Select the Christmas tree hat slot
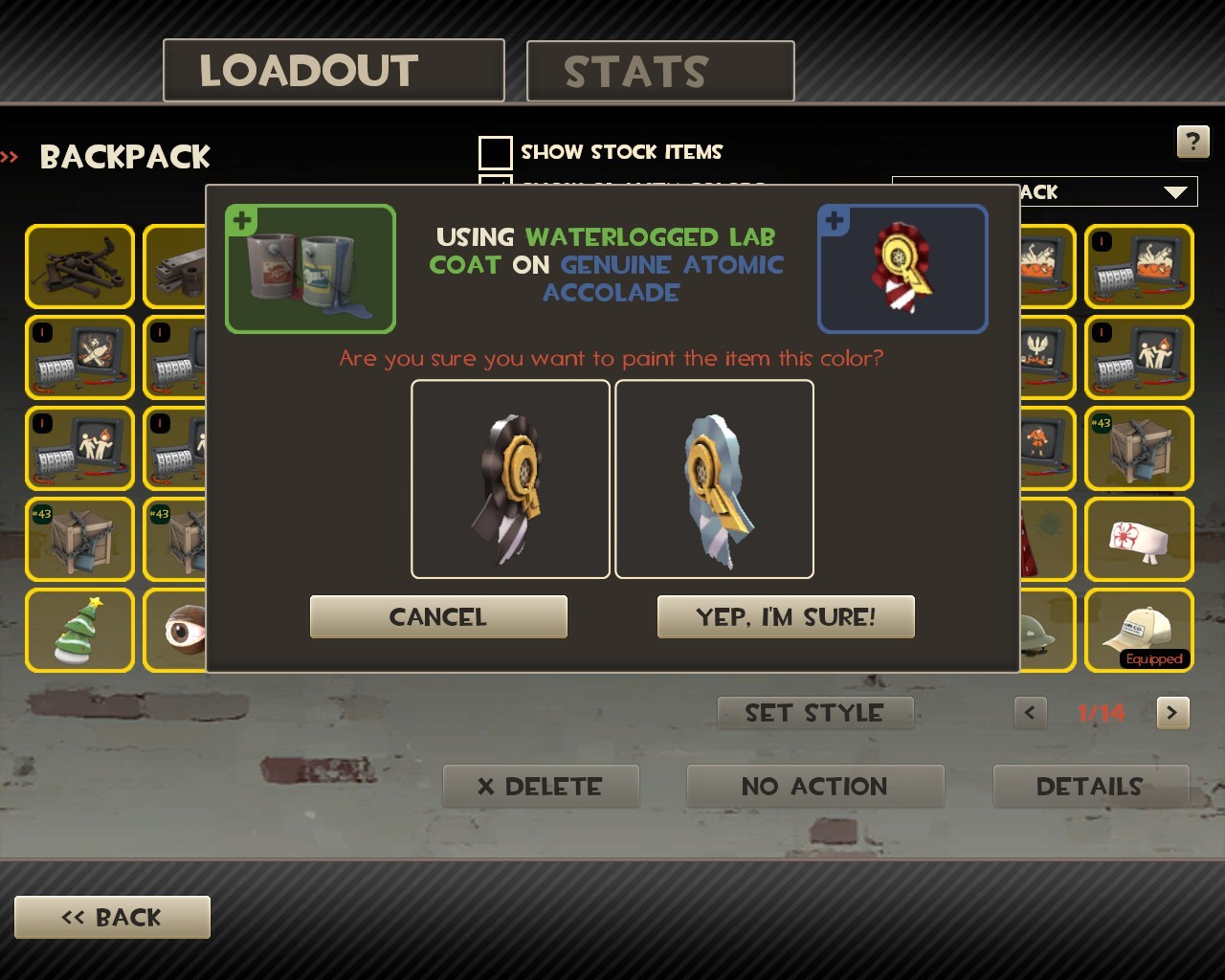 (x=79, y=630)
